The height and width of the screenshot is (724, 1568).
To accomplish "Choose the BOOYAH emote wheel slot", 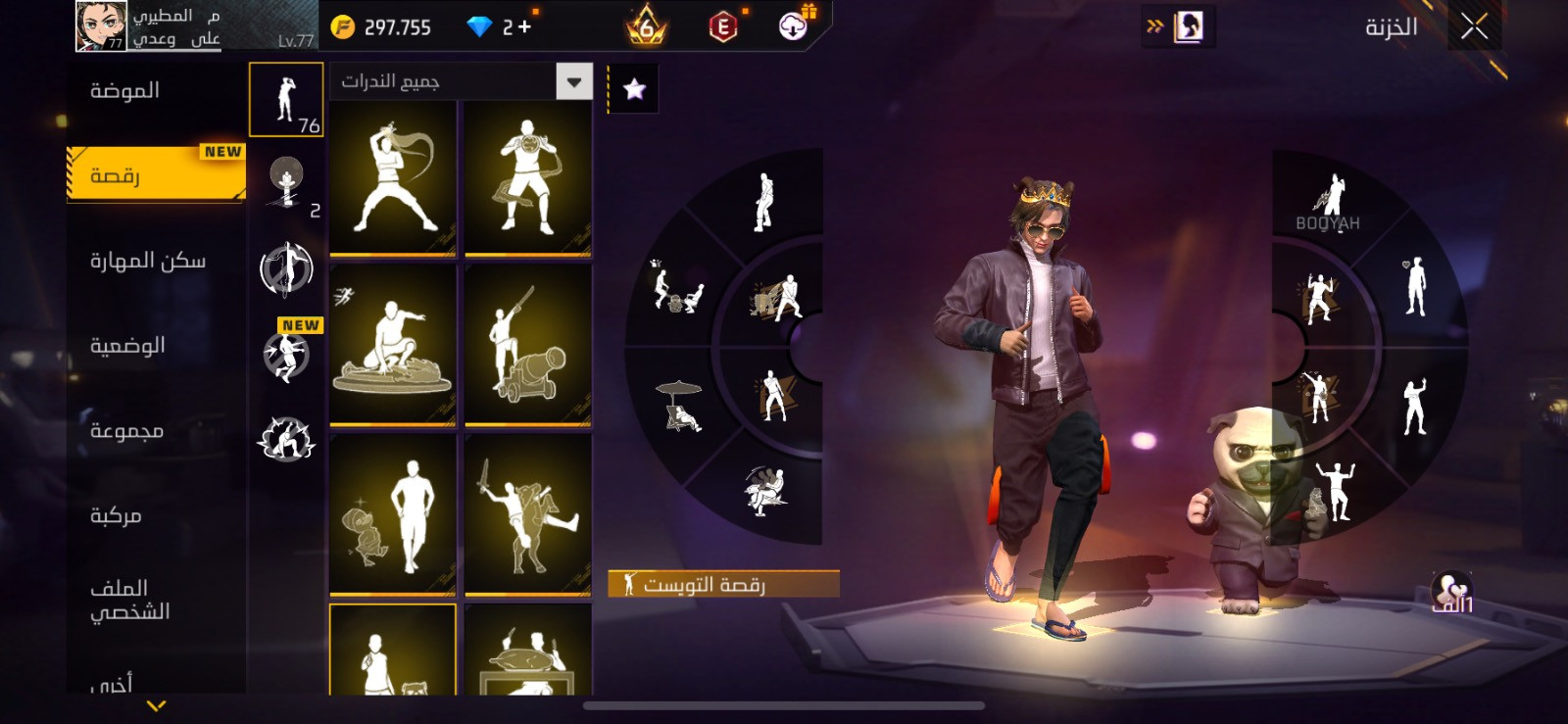I will pos(1328,203).
